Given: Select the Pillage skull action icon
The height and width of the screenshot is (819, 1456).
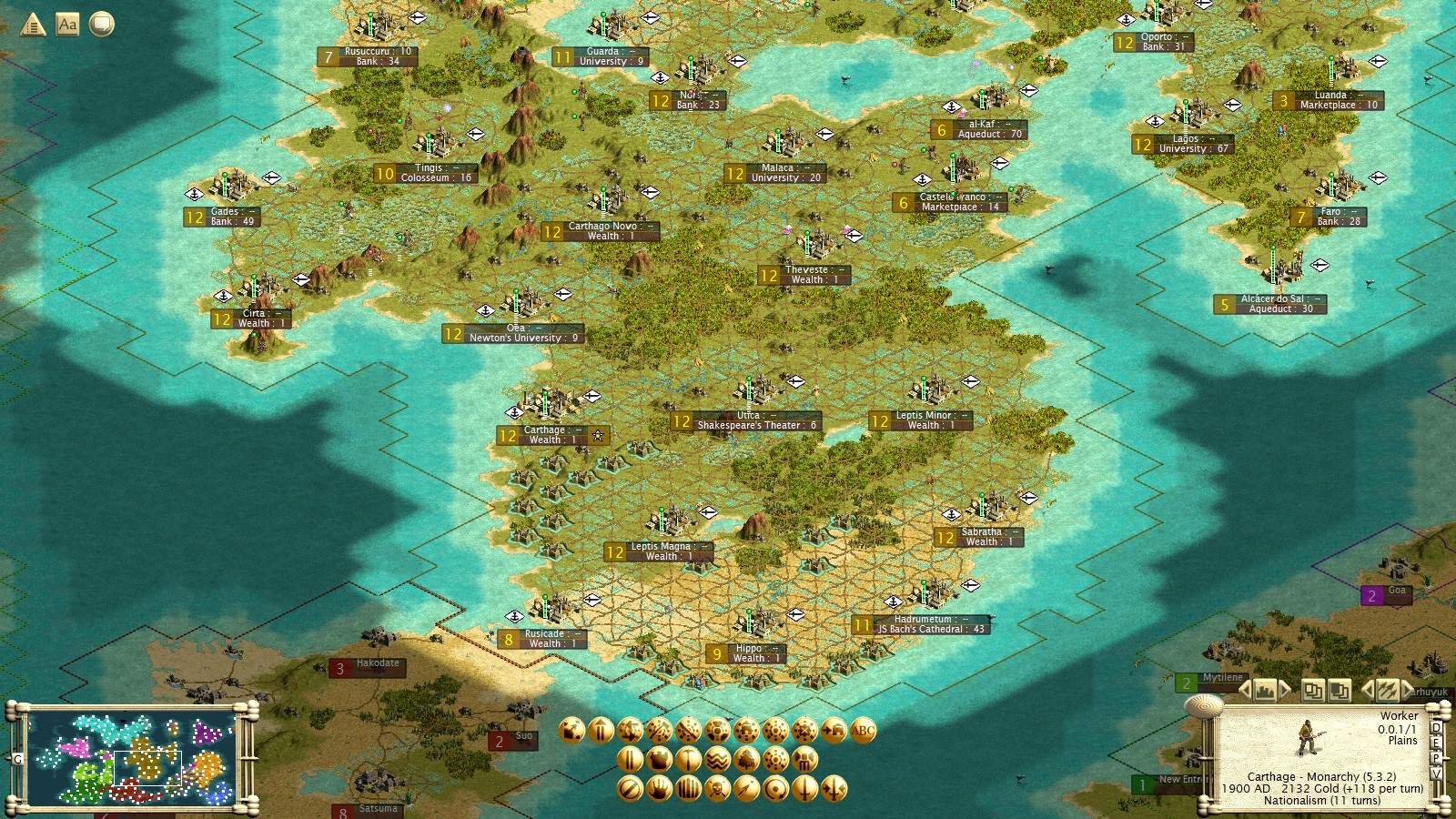Looking at the screenshot, I should tap(716, 789).
